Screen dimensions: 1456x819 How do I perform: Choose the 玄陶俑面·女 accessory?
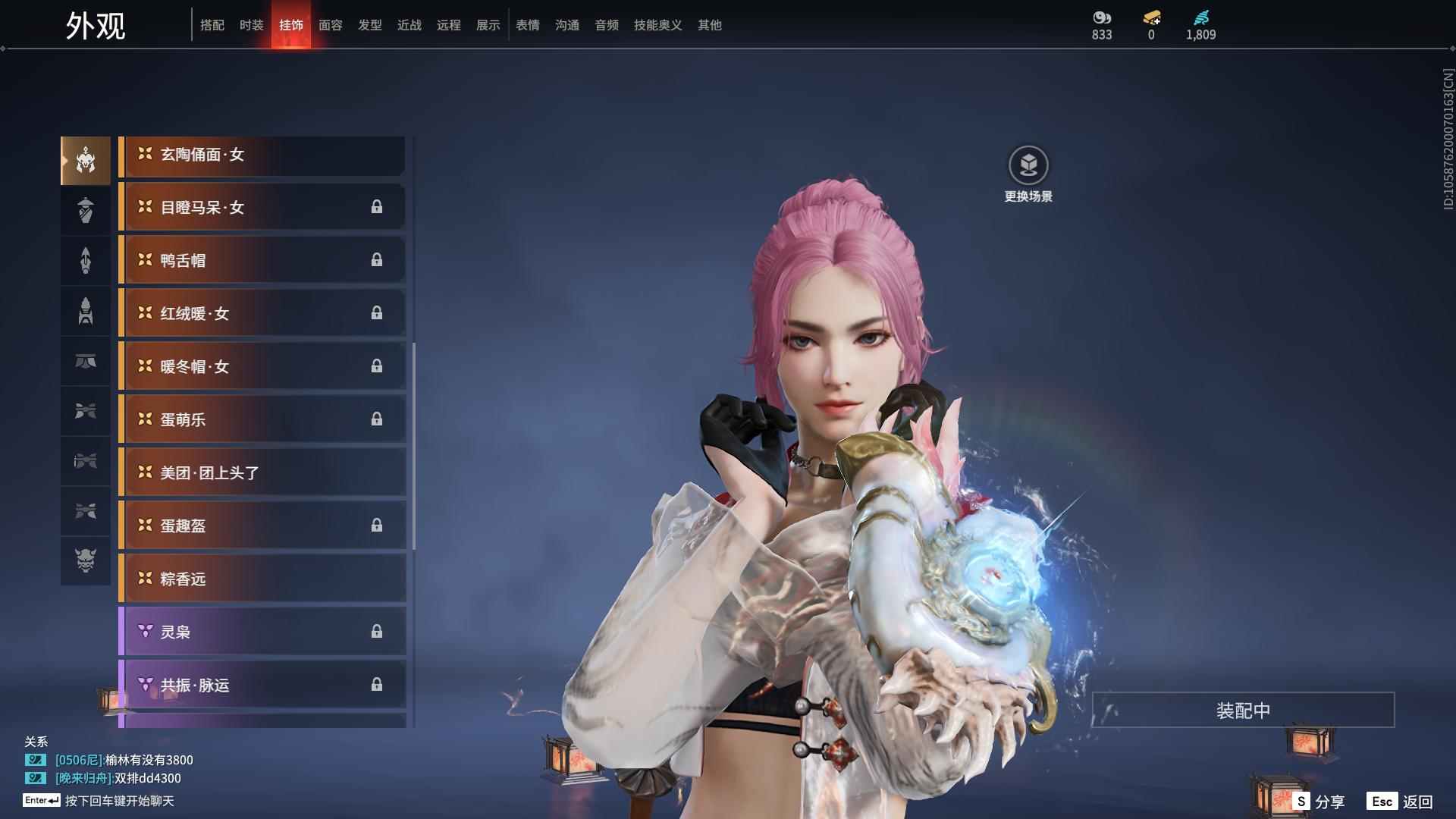[262, 155]
